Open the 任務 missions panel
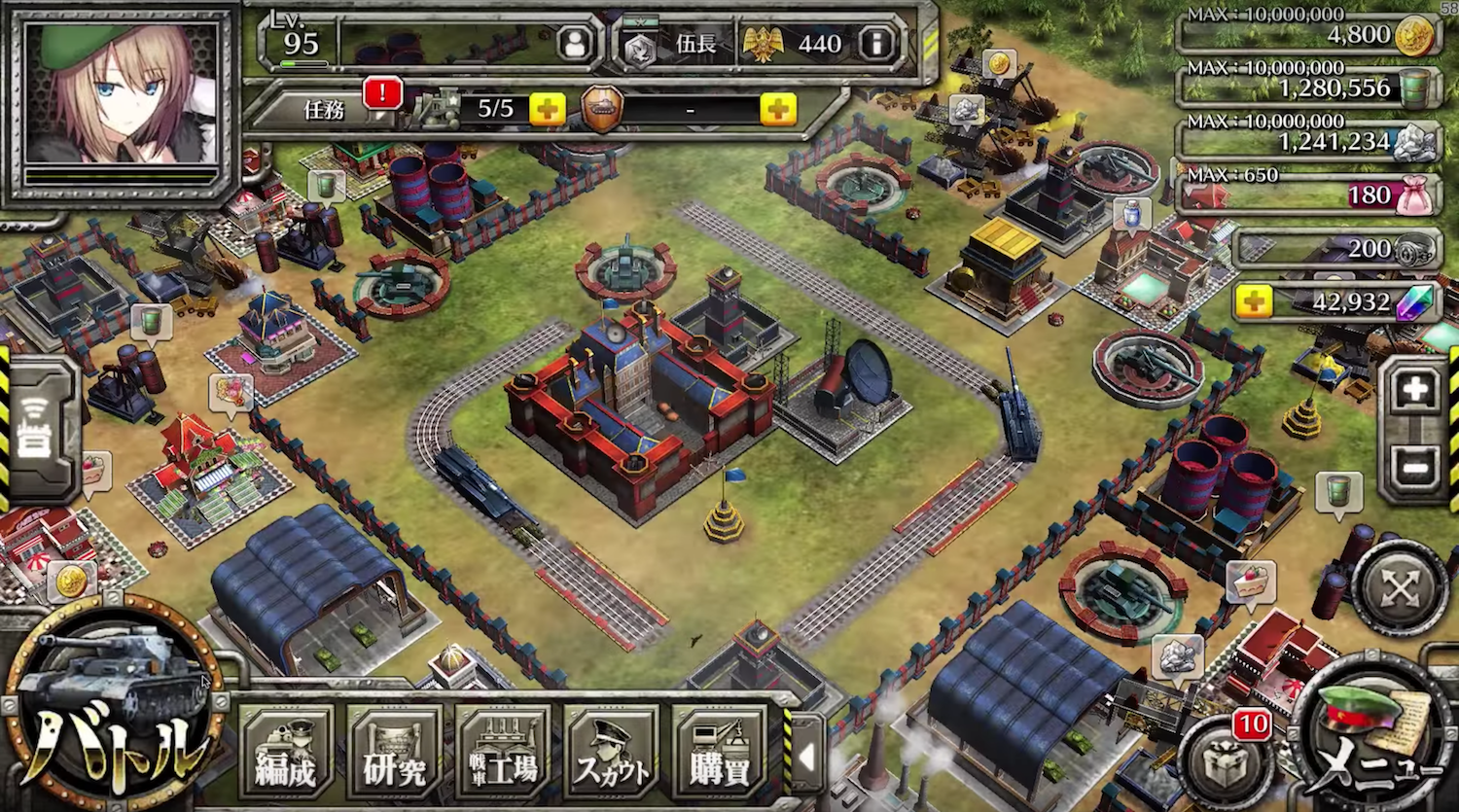Viewport: 1459px width, 812px height. pos(326,109)
